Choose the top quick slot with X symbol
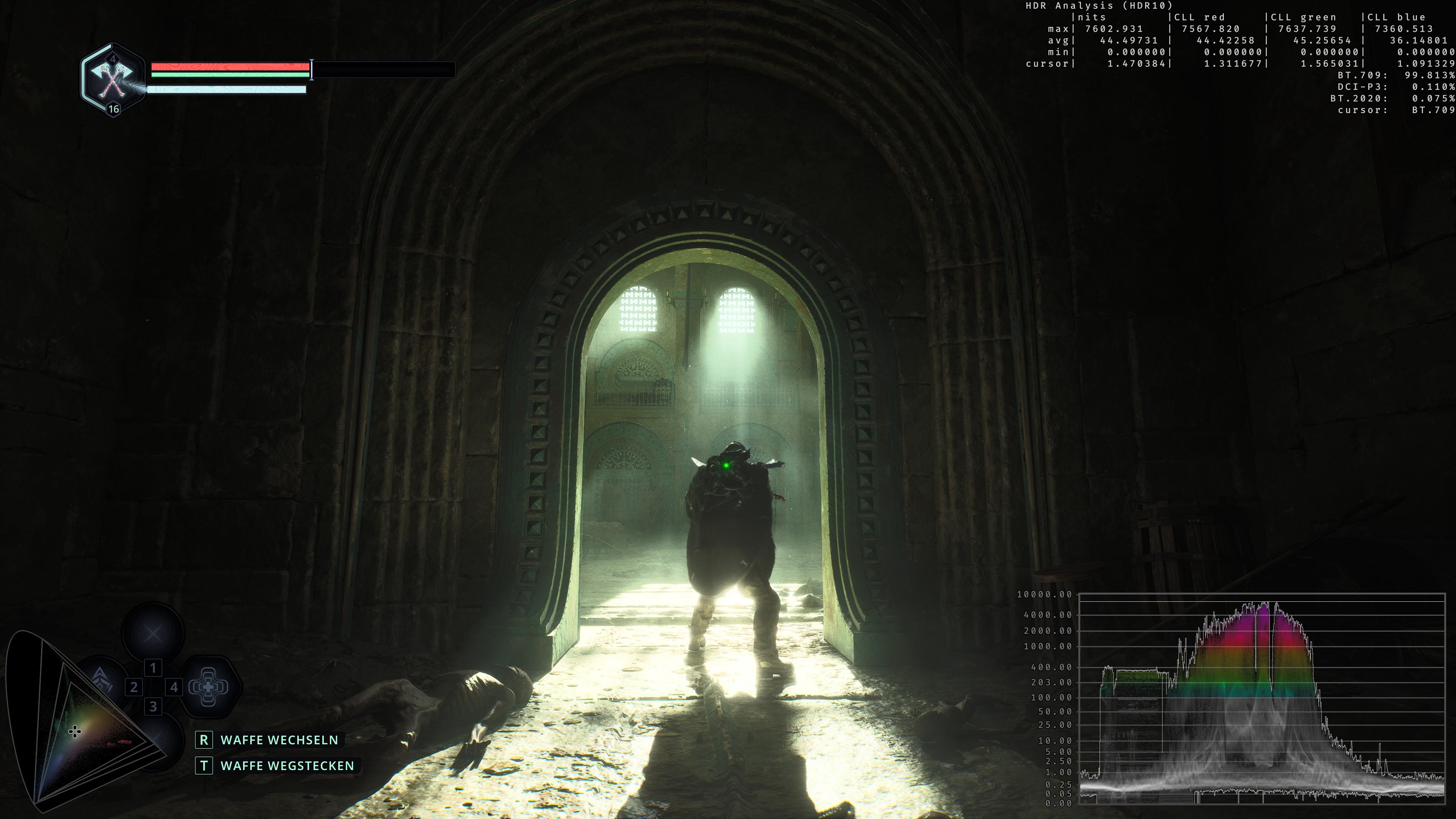The width and height of the screenshot is (1456, 819). [x=152, y=634]
